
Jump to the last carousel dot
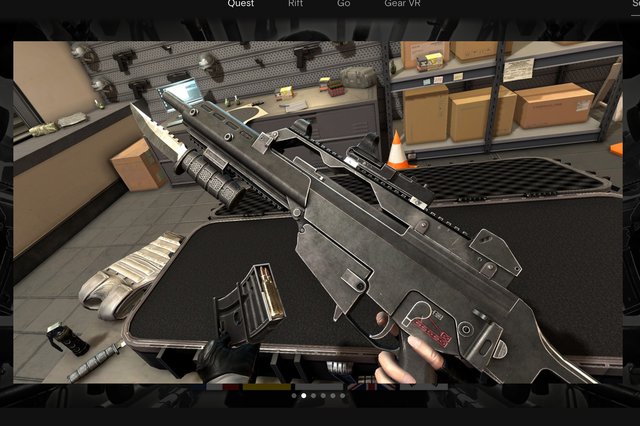coord(343,396)
